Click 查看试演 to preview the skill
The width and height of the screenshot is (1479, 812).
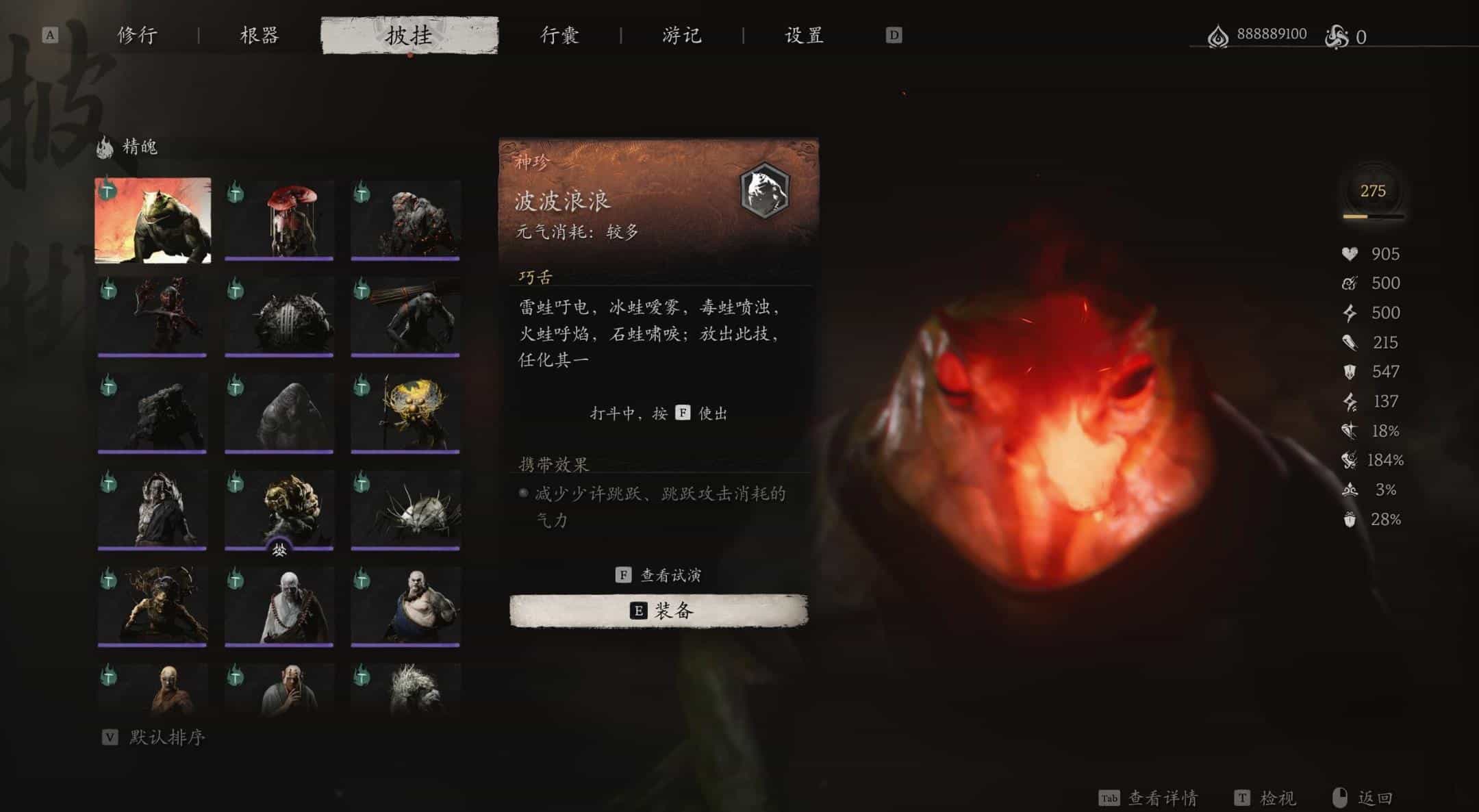coord(659,574)
